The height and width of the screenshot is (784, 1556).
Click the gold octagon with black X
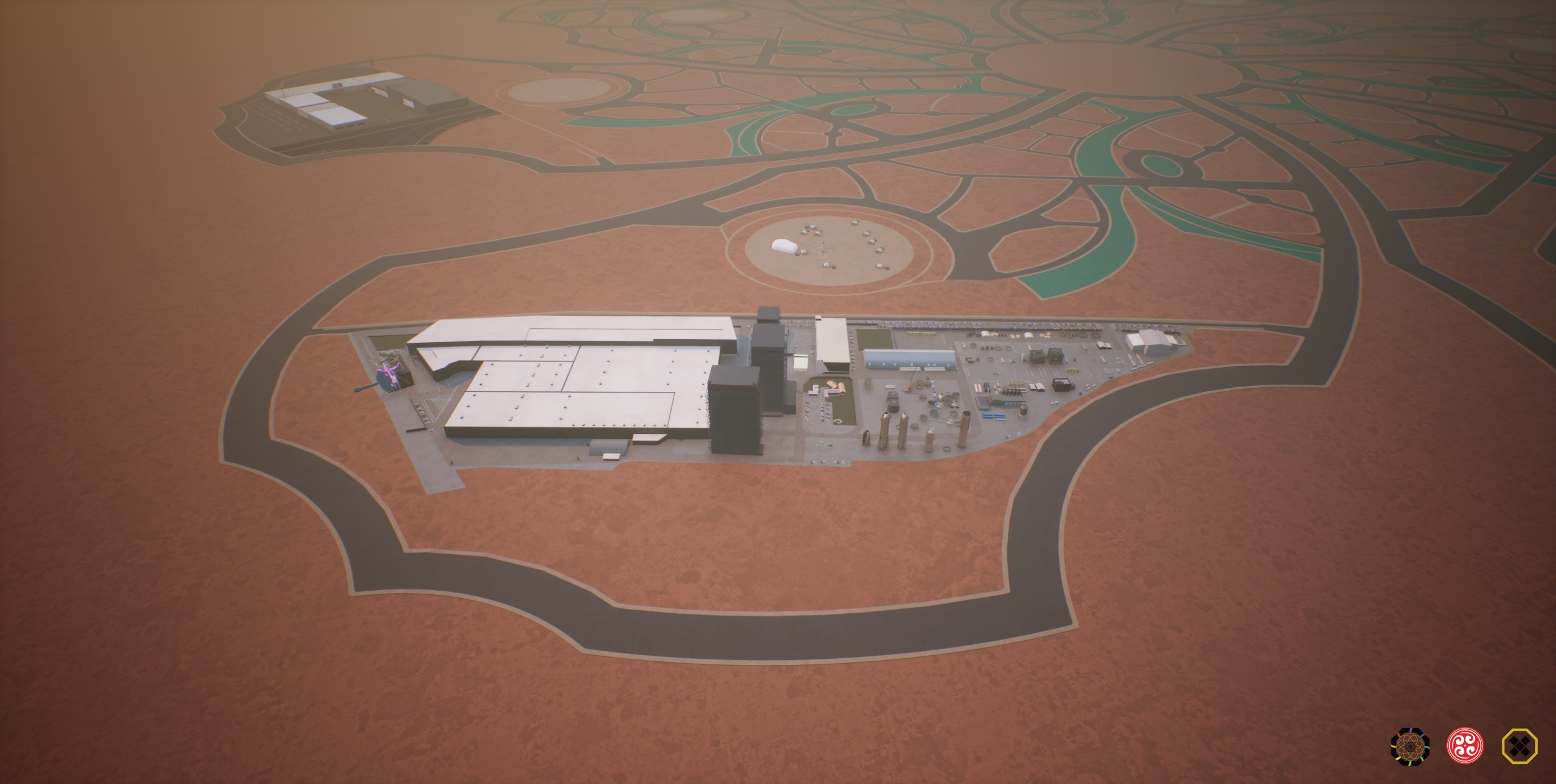tap(1520, 745)
